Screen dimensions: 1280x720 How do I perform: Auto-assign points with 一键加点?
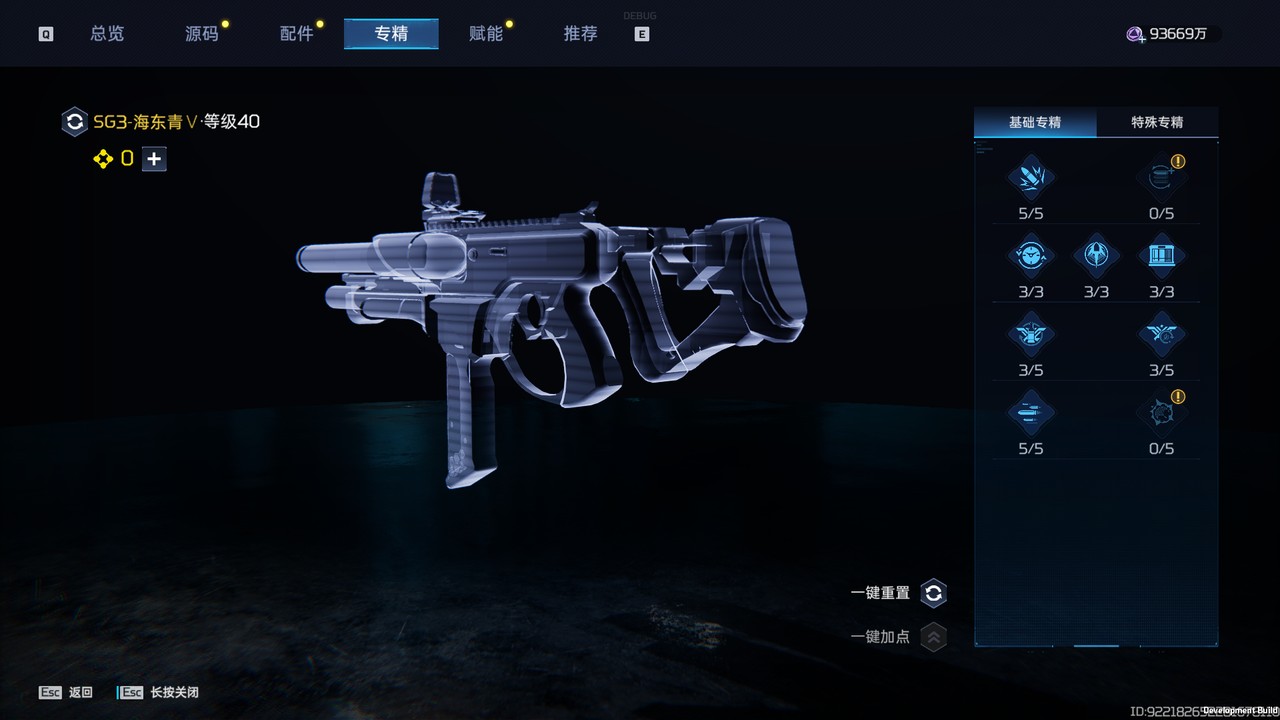(933, 637)
